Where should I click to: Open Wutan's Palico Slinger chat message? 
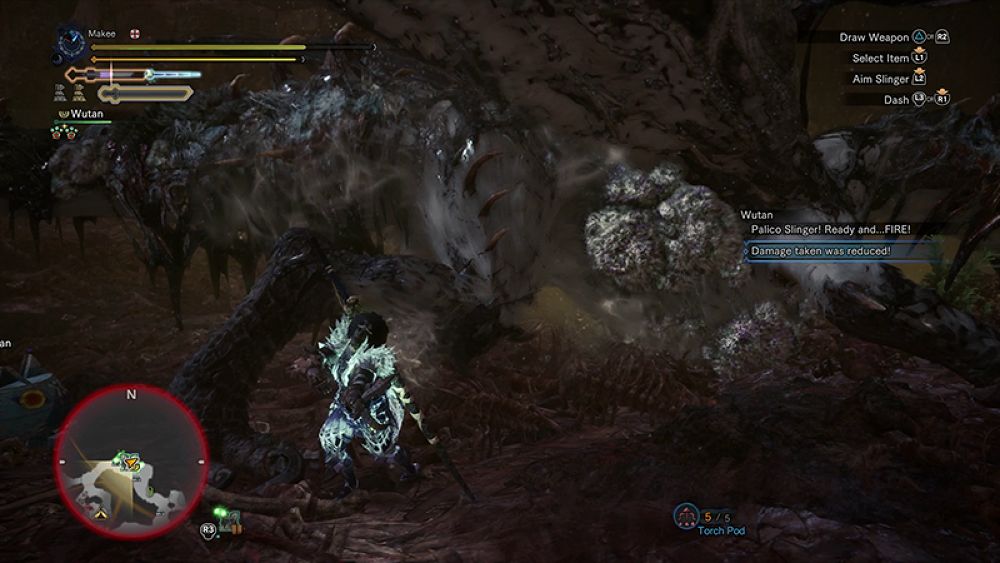(x=831, y=229)
